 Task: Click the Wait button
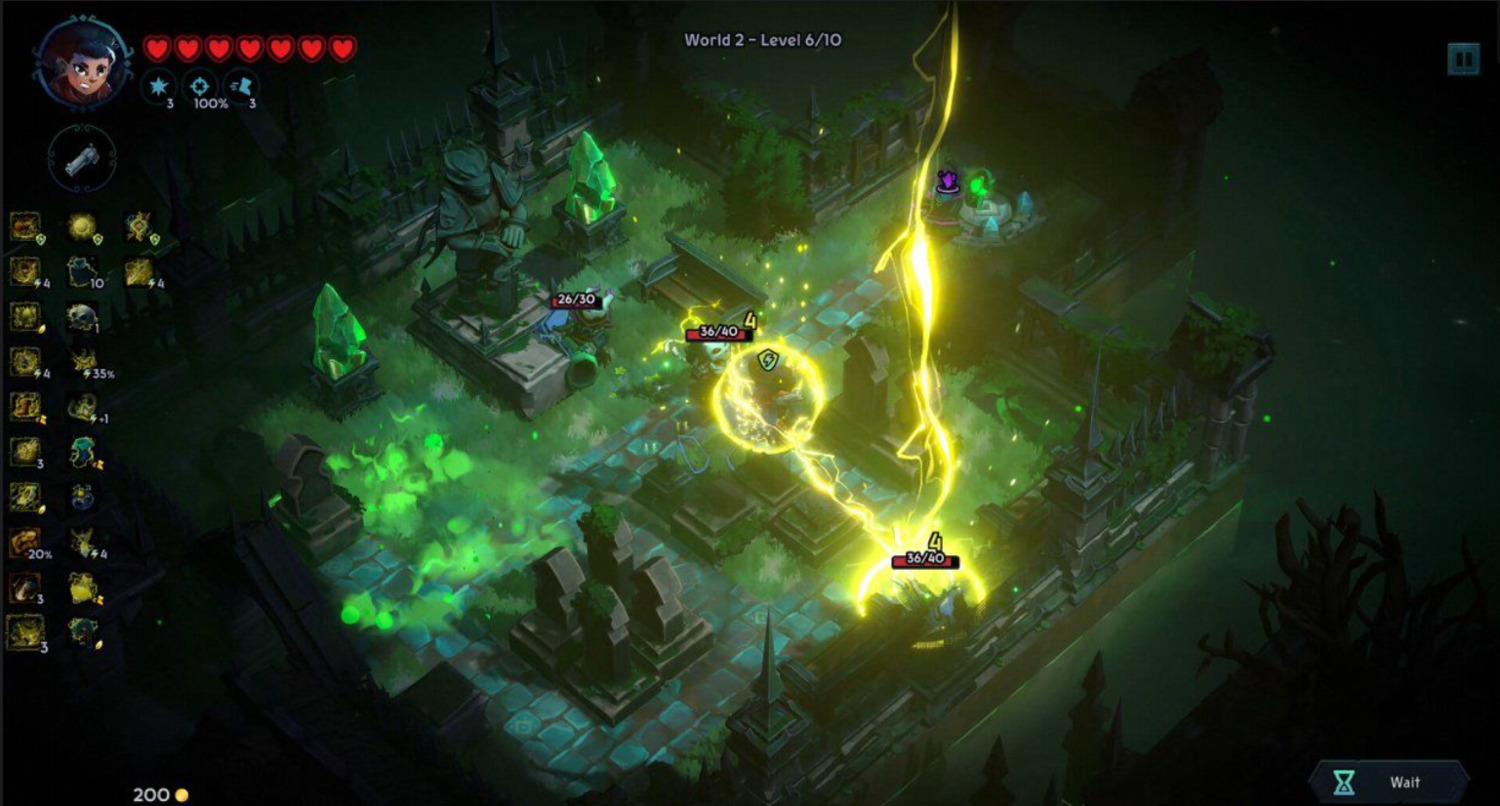(1391, 782)
